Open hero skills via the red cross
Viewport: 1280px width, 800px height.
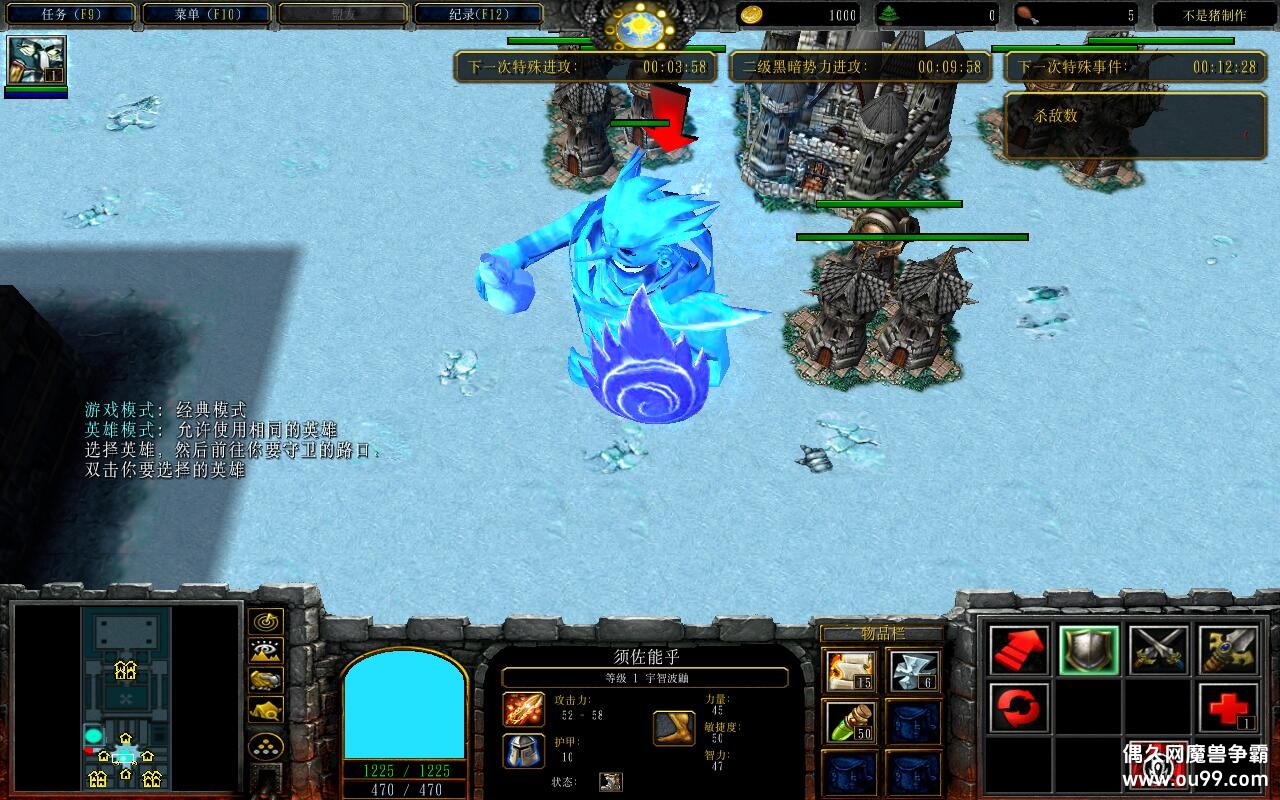click(1228, 708)
